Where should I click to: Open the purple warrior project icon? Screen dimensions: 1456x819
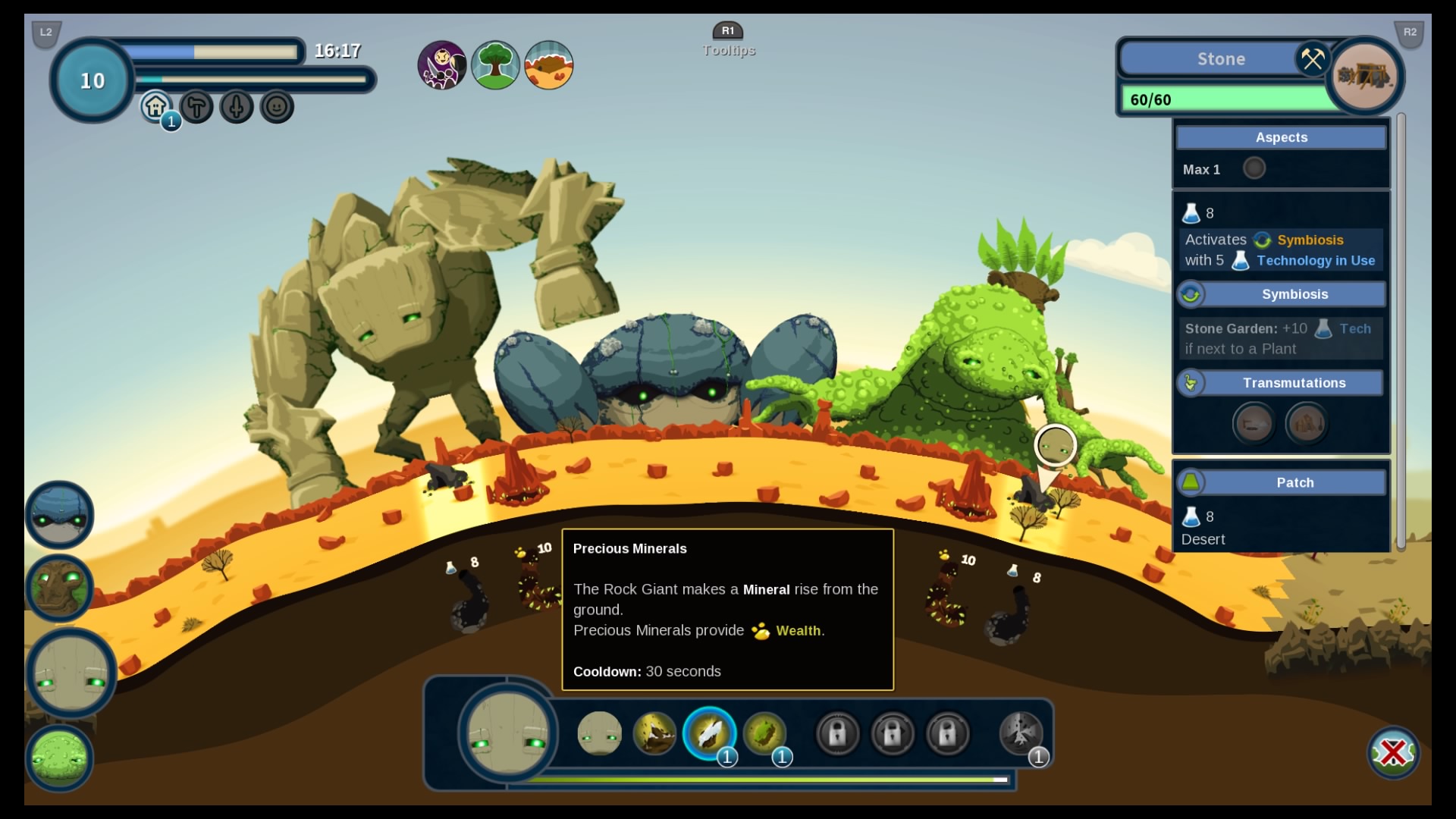pos(442,65)
